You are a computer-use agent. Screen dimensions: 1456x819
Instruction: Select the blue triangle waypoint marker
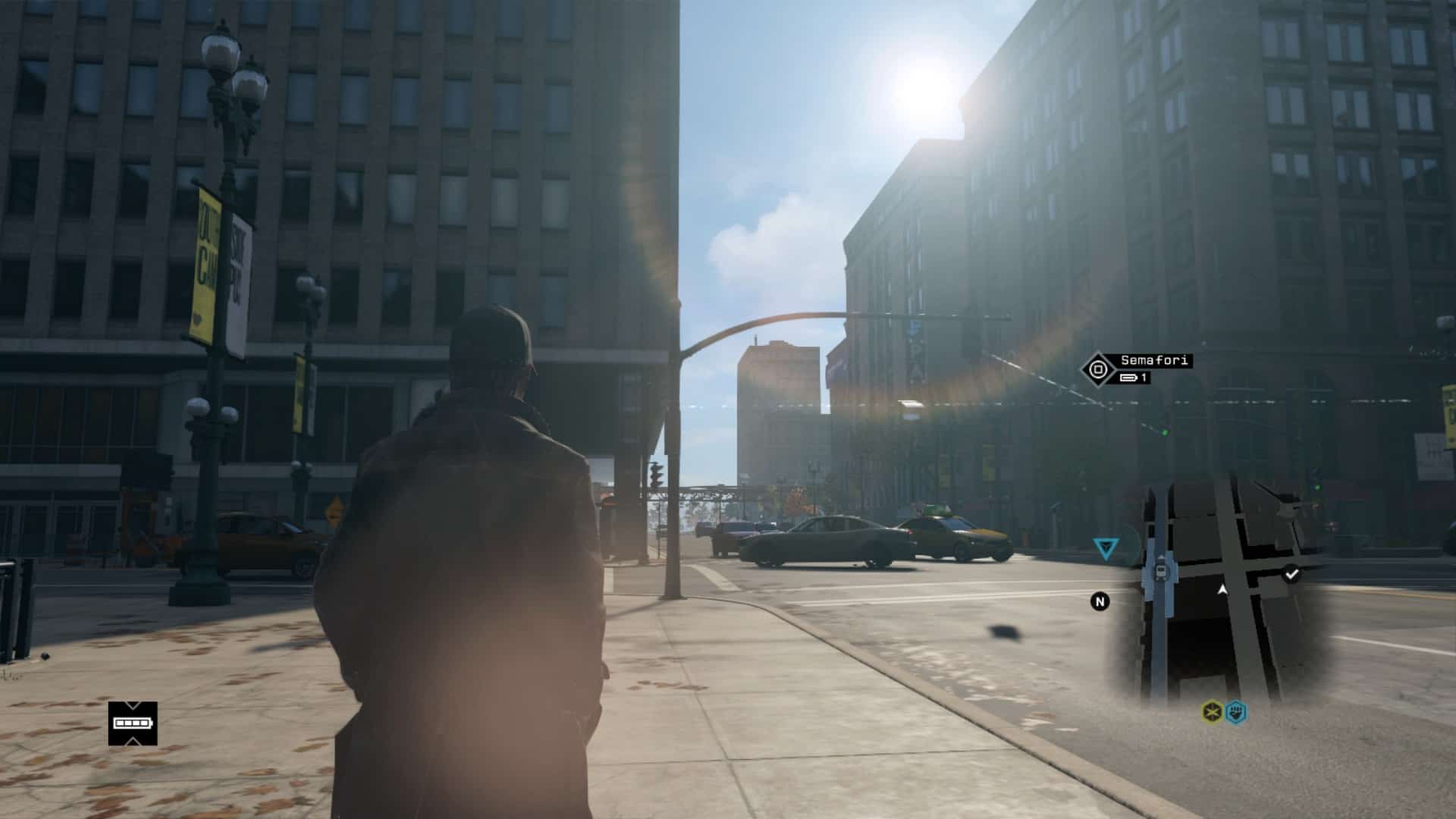point(1106,547)
